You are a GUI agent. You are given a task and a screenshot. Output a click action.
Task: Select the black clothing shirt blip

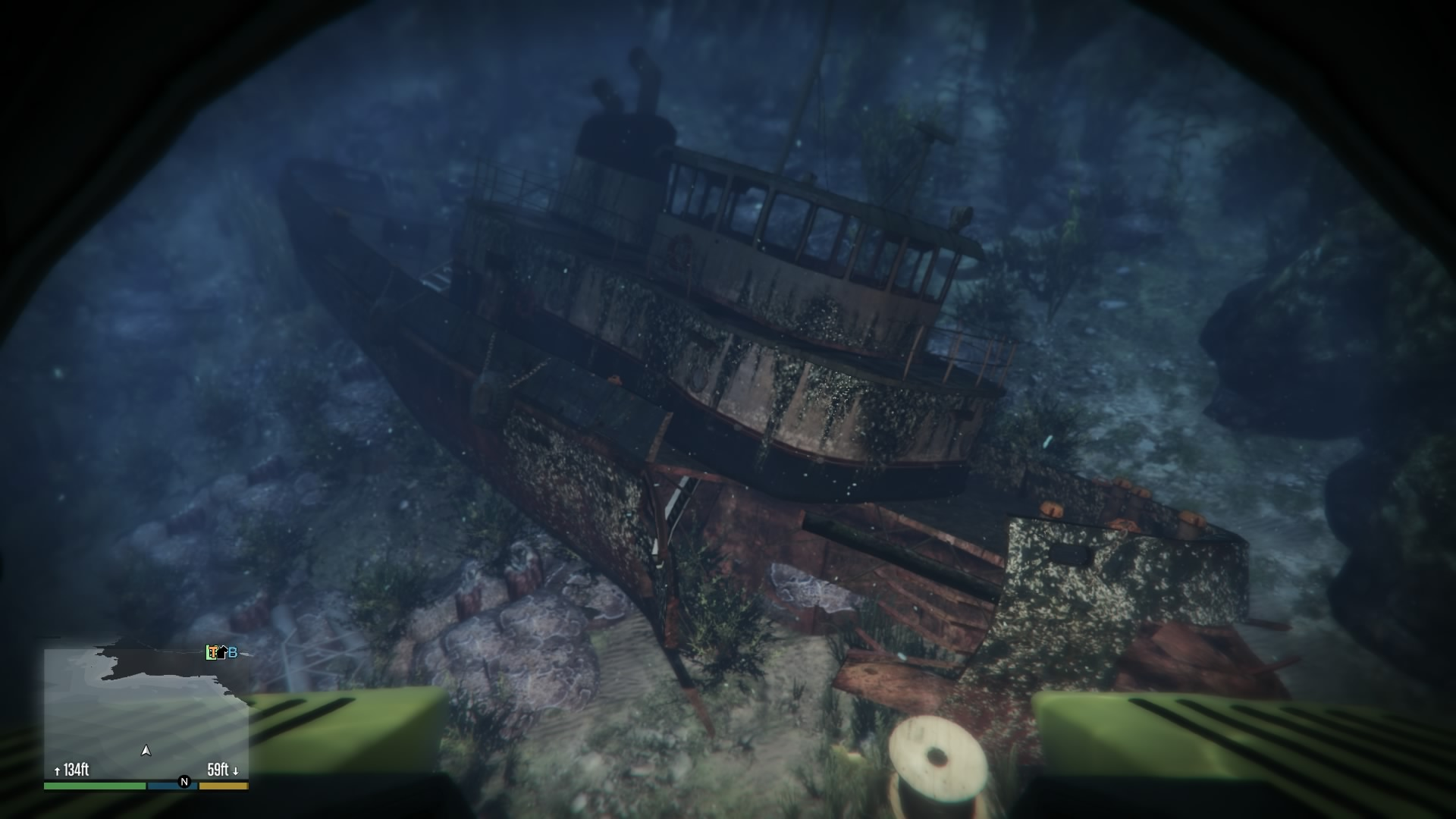(x=222, y=654)
